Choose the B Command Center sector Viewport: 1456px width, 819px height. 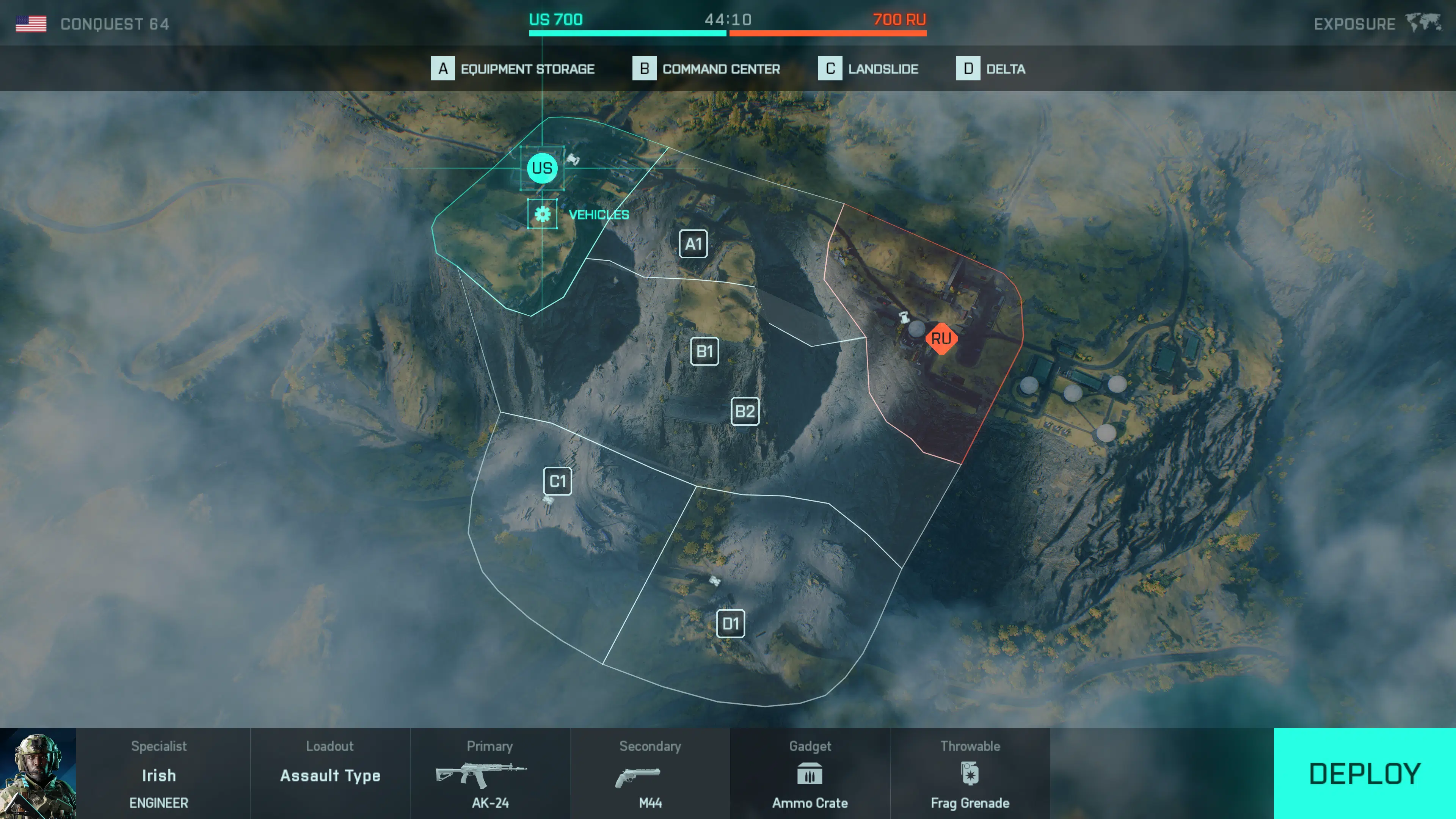[x=706, y=69]
